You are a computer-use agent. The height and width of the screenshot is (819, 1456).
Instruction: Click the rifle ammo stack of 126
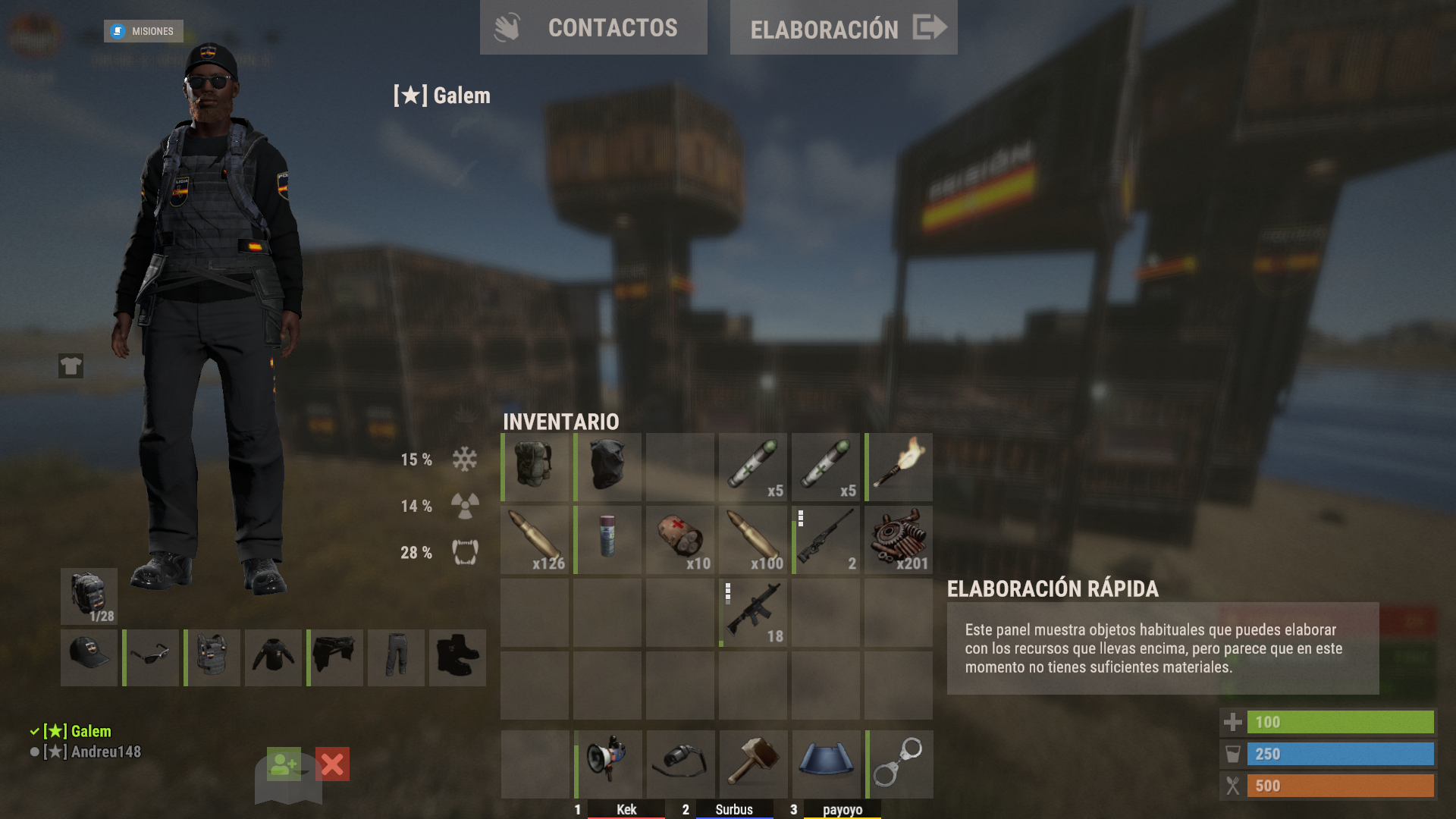(534, 539)
